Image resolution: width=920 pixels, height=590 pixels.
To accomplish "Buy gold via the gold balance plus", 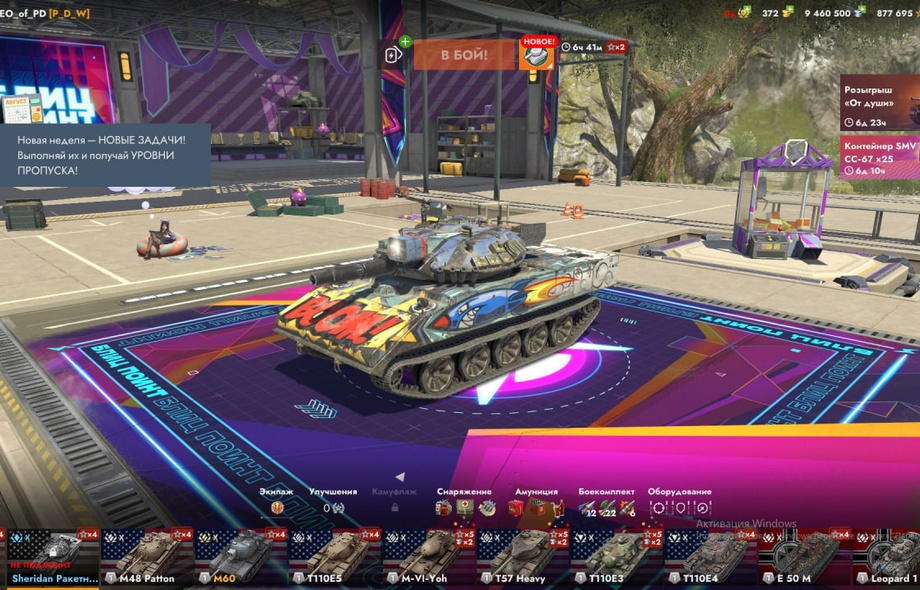I will pyautogui.click(x=788, y=12).
